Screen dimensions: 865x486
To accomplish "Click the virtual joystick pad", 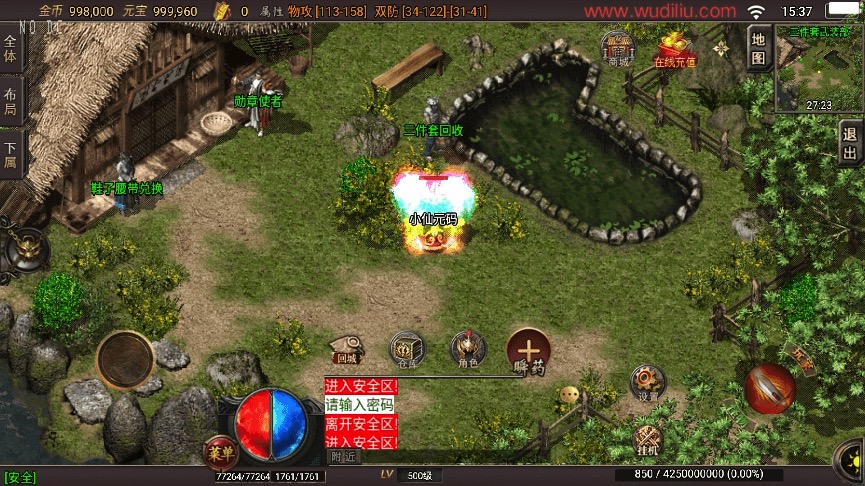I will point(125,358).
